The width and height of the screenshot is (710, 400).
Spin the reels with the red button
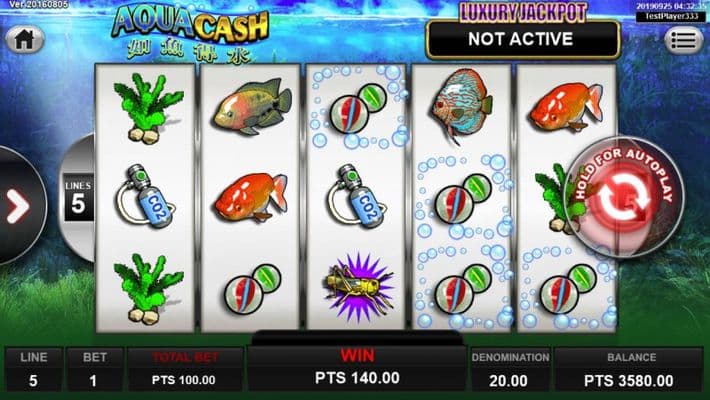pos(617,197)
